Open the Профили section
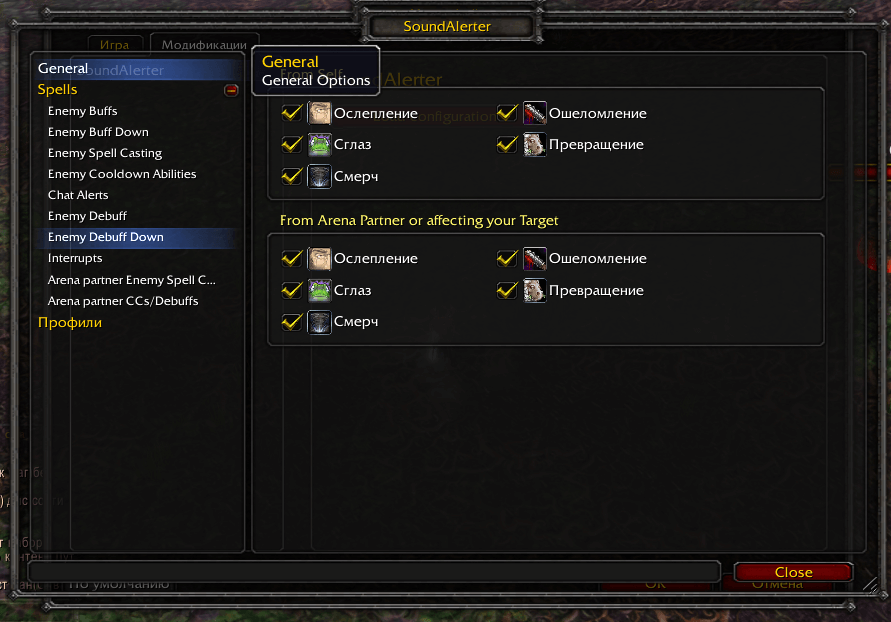 click(x=70, y=323)
